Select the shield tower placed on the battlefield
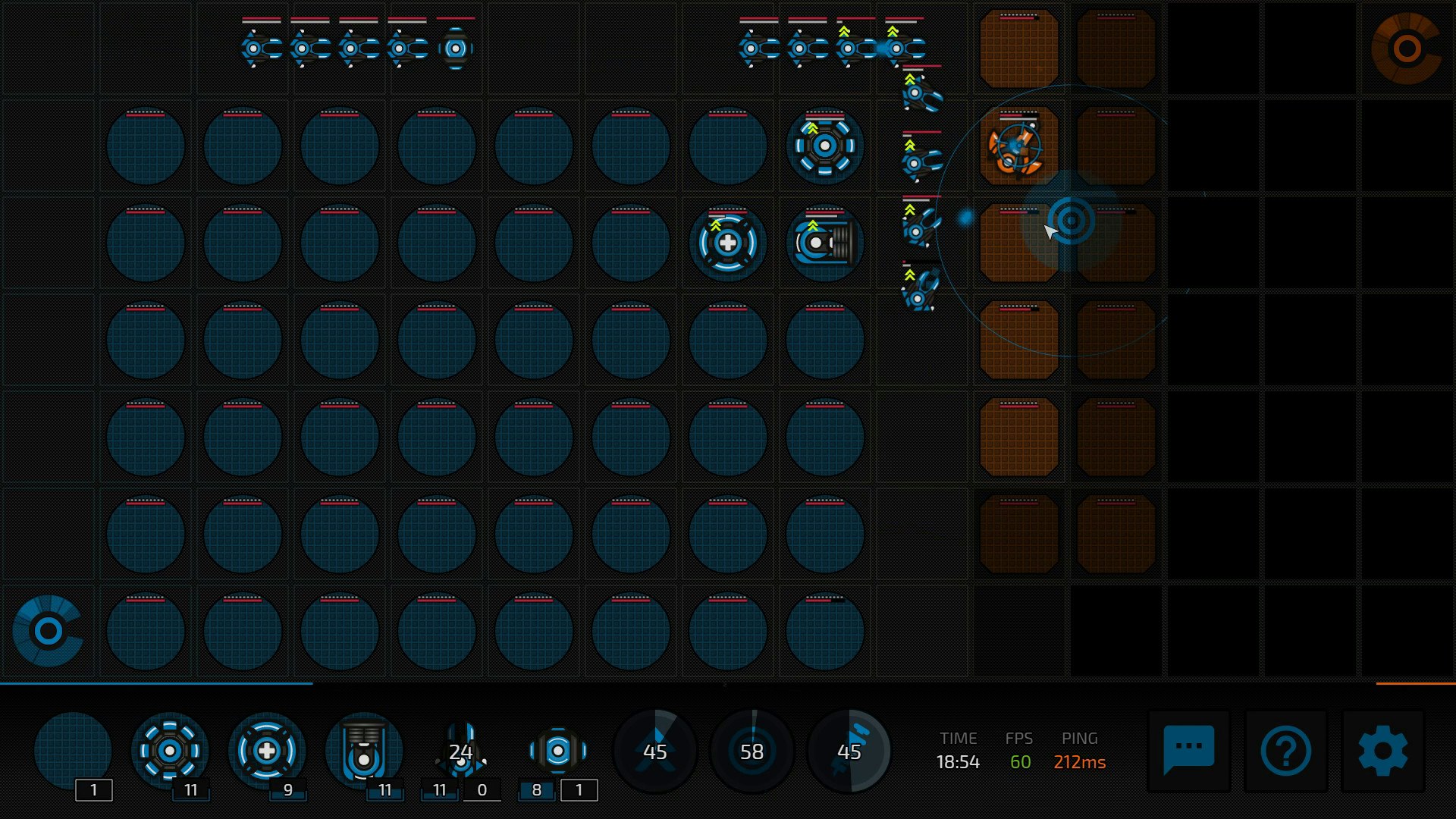The height and width of the screenshot is (819, 1456). (824, 146)
